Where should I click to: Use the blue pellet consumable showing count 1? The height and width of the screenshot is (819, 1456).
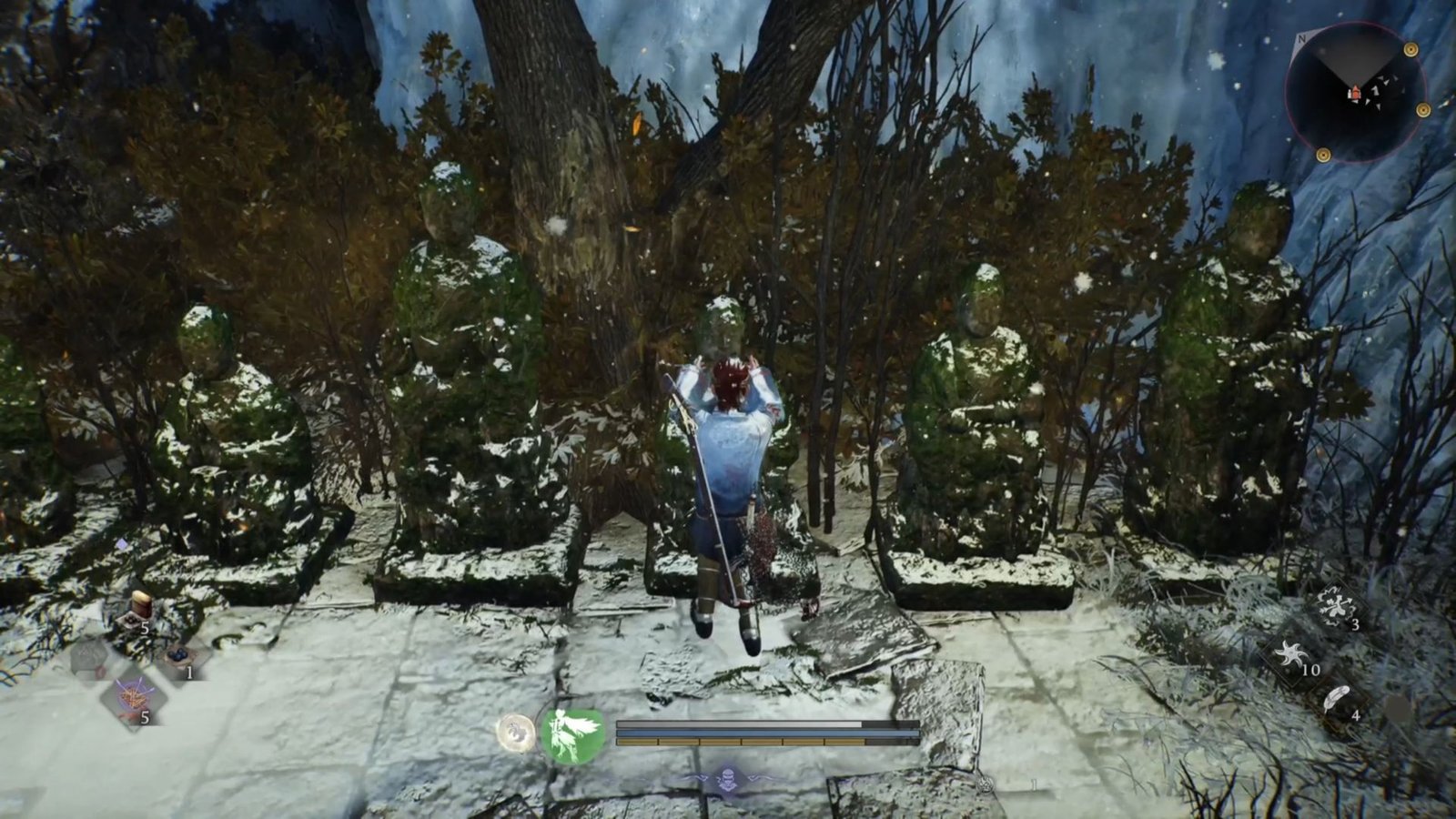click(178, 655)
